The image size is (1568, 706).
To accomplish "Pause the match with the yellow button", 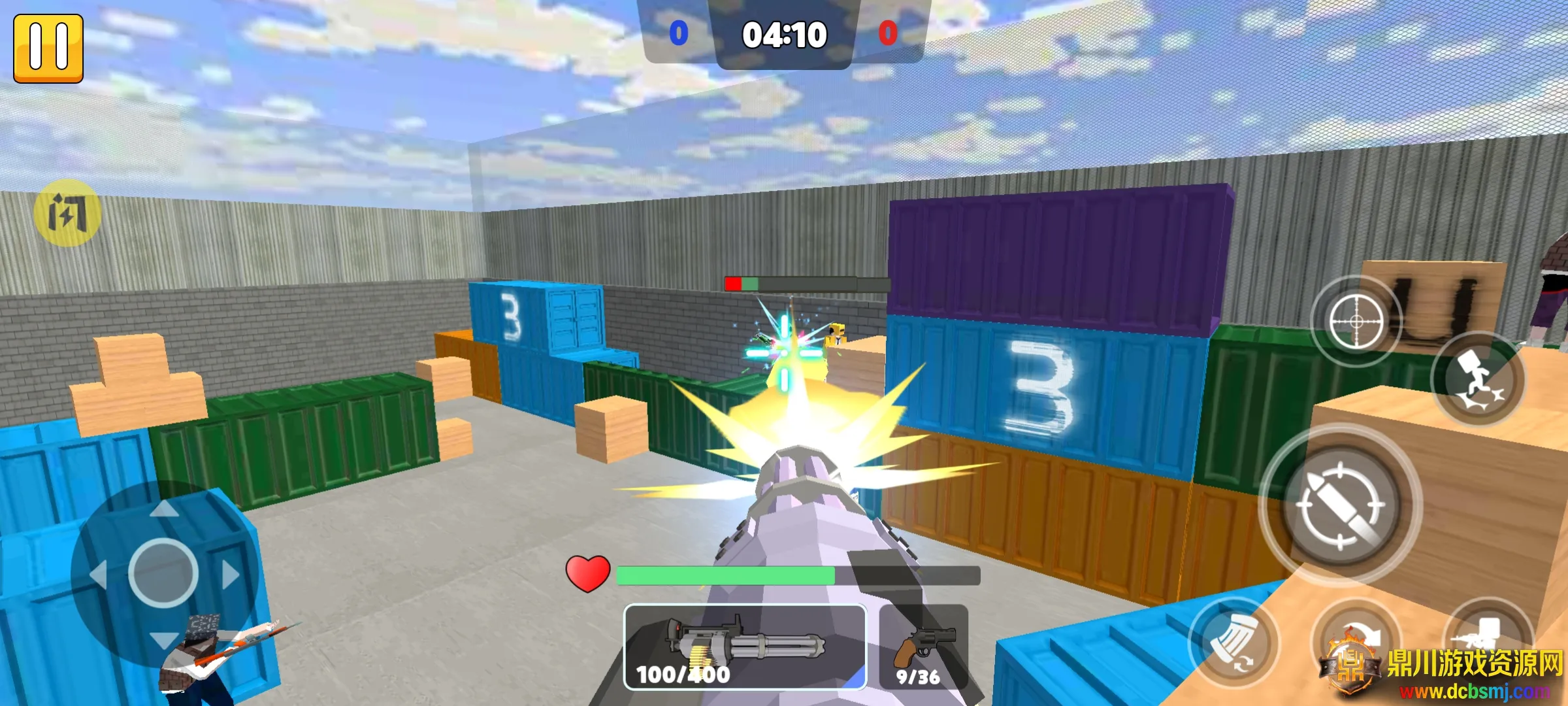I will point(48,48).
